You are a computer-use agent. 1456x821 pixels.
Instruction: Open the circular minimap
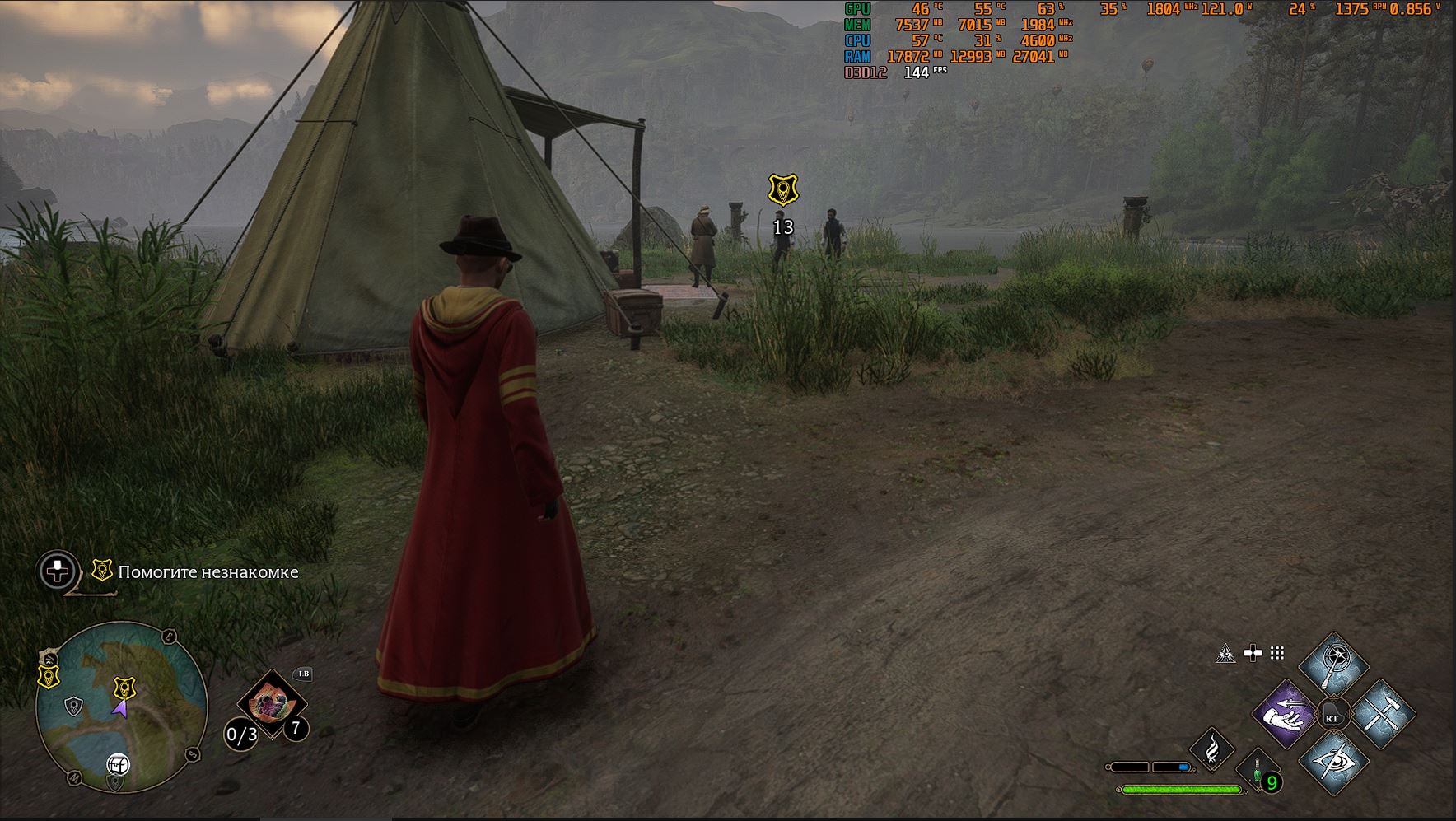click(x=121, y=707)
